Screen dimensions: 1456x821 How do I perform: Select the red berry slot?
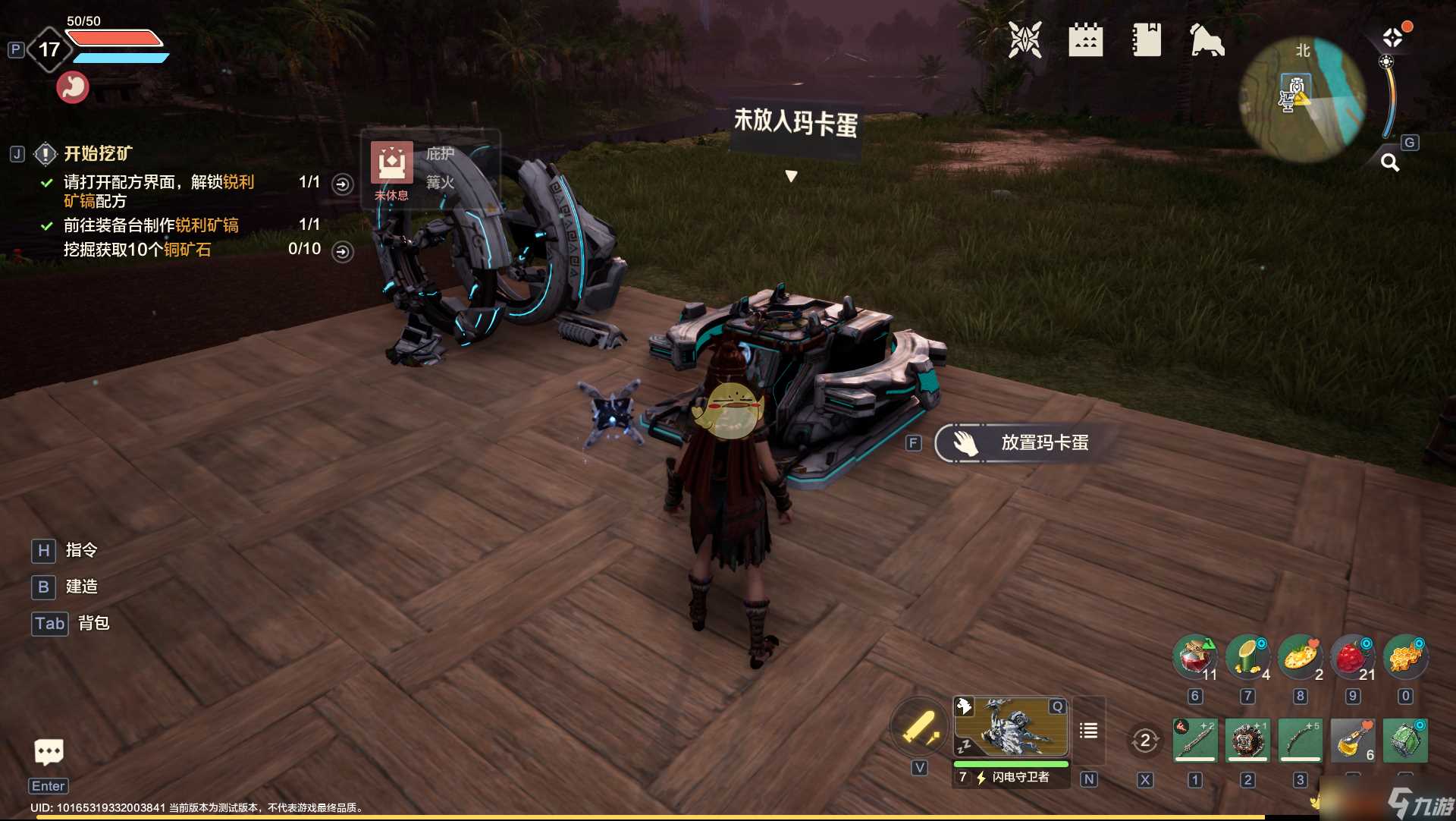[x=1352, y=657]
